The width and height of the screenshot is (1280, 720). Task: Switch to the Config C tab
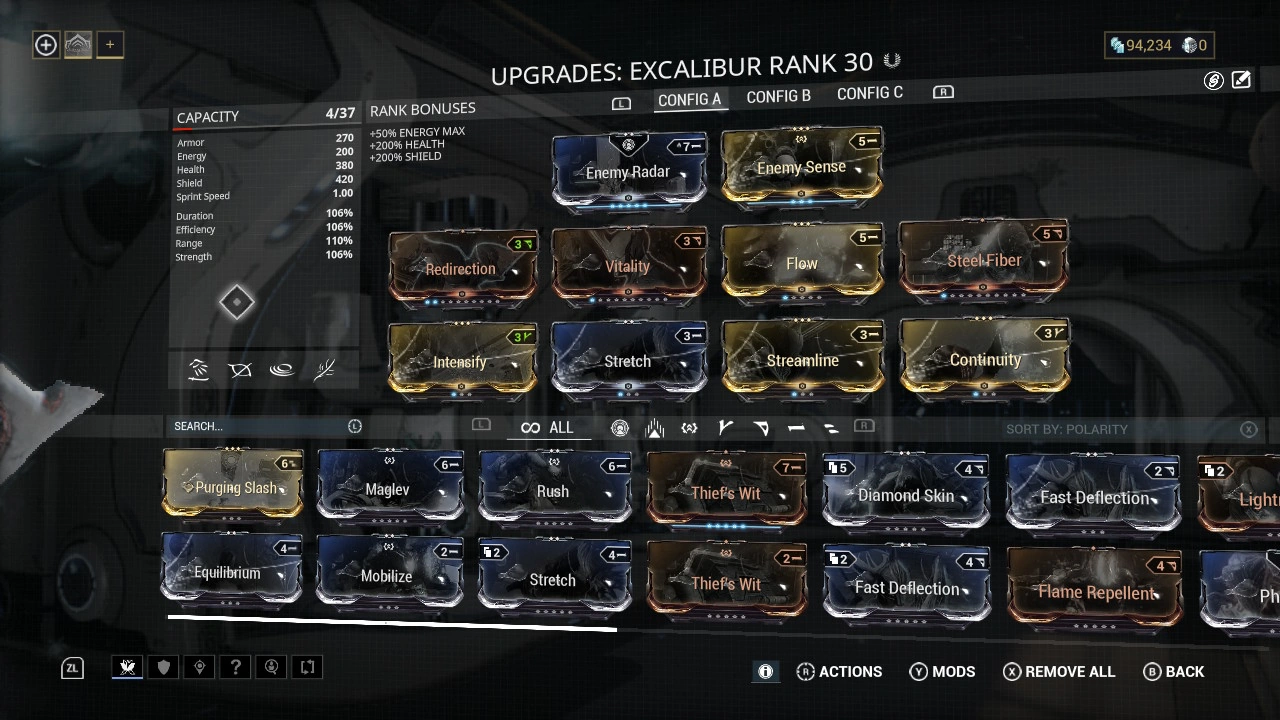869,93
